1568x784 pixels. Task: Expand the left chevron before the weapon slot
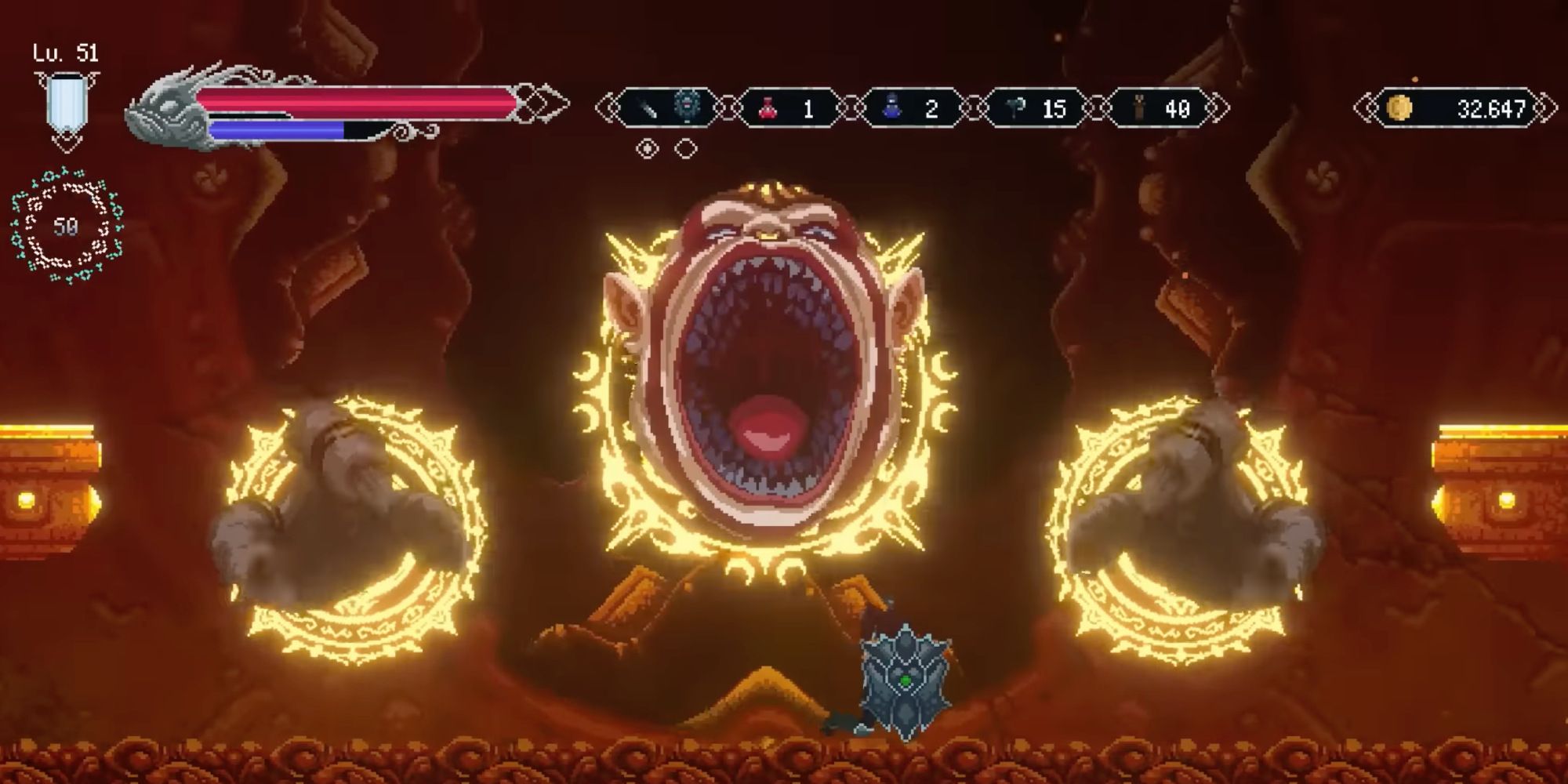(608, 107)
